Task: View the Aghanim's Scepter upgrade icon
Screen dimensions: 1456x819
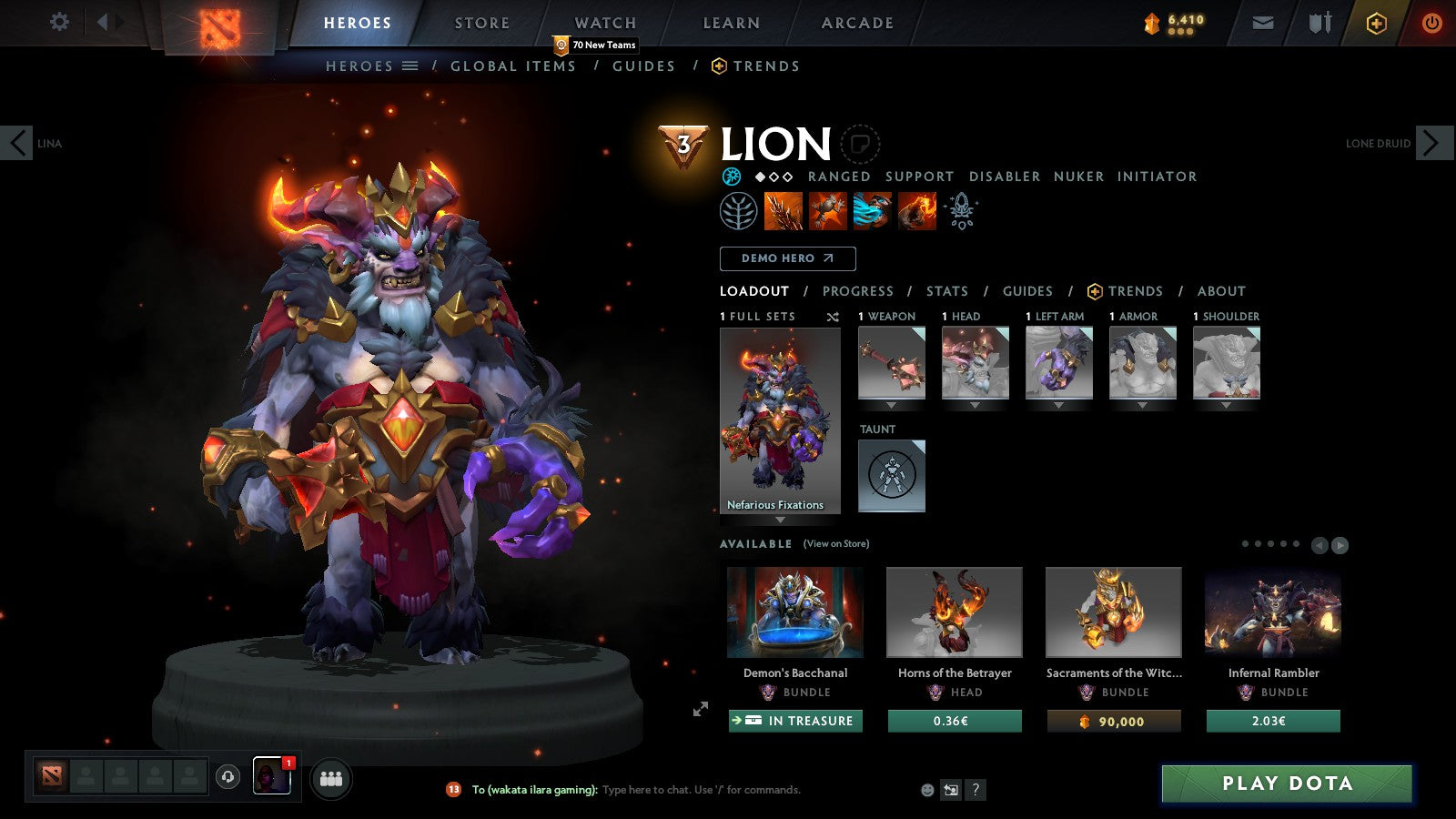Action: 960,210
